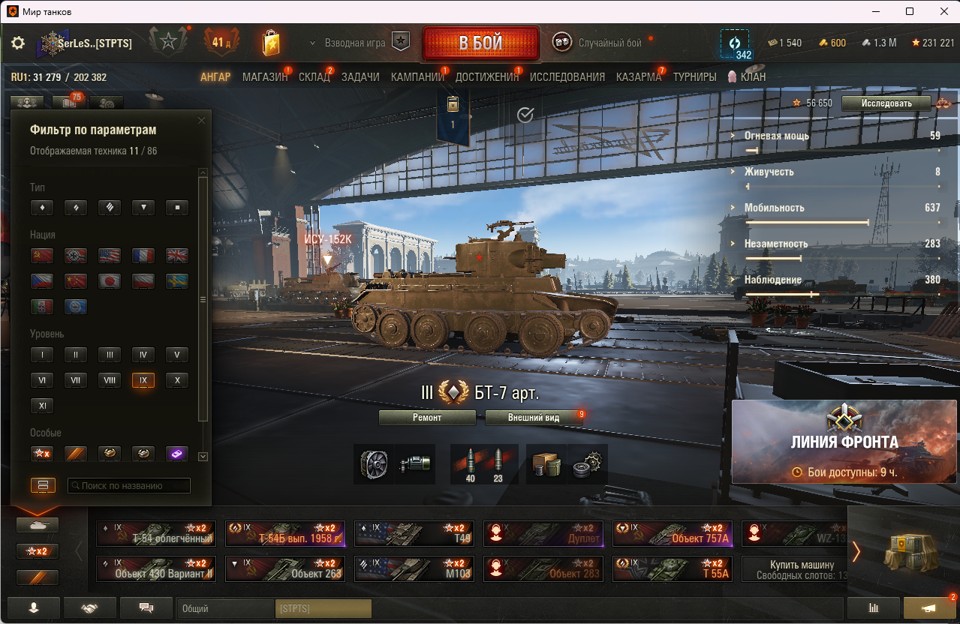Screen dimensions: 960x624
Task: Open the КАЗАРМА tab
Action: tap(638, 77)
